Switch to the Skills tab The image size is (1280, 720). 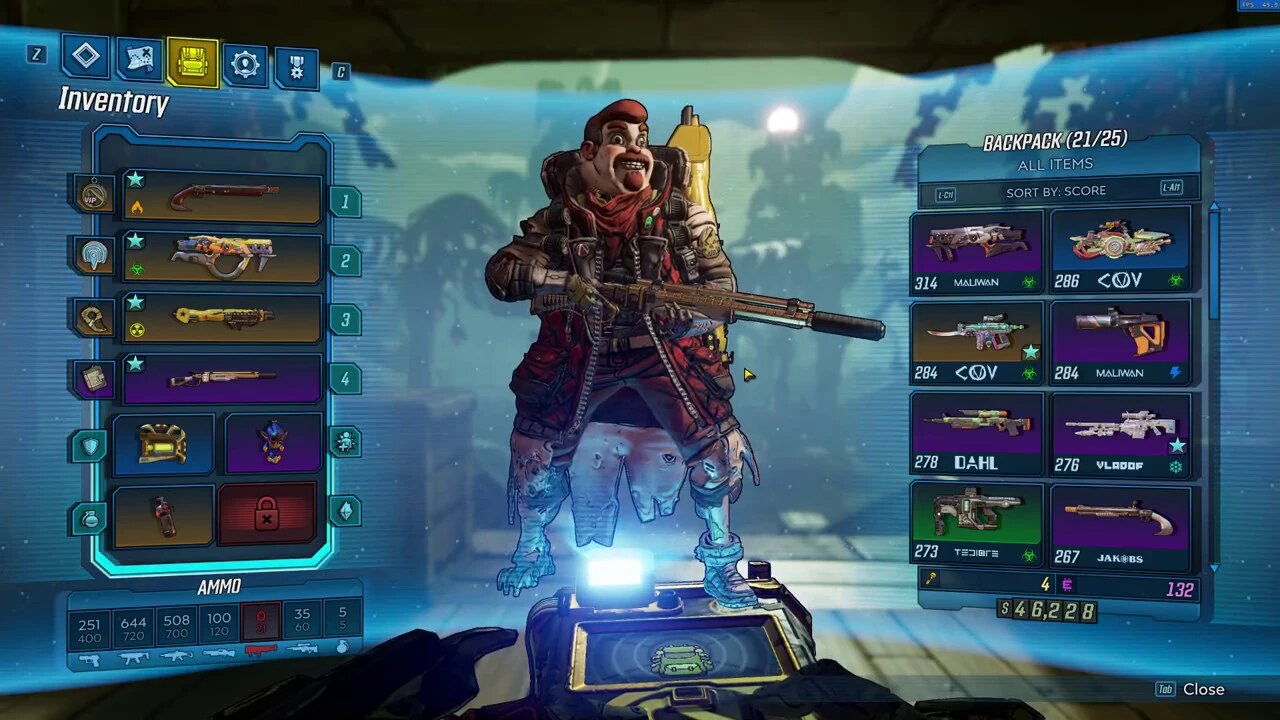(x=245, y=65)
